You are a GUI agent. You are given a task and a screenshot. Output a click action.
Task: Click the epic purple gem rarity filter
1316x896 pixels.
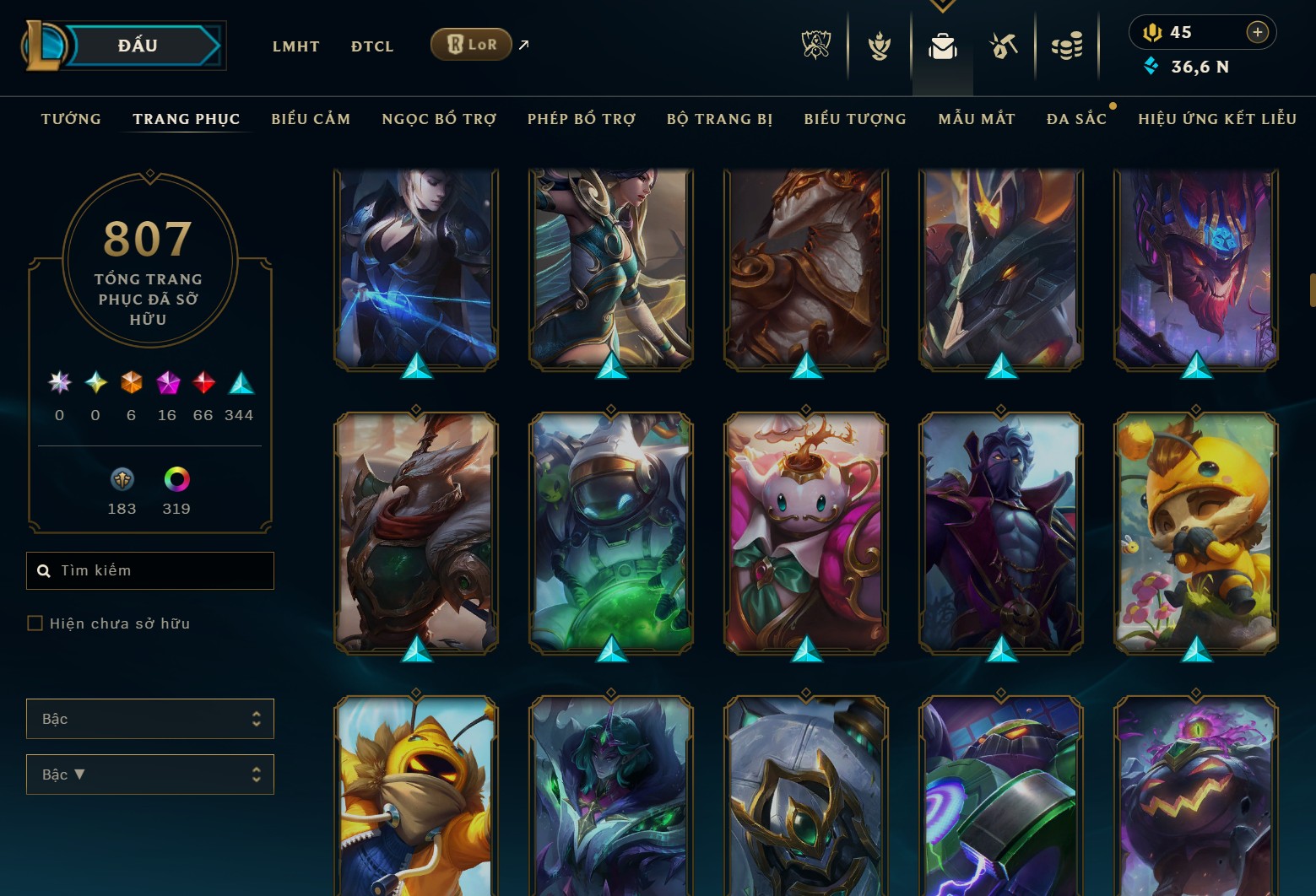166,384
